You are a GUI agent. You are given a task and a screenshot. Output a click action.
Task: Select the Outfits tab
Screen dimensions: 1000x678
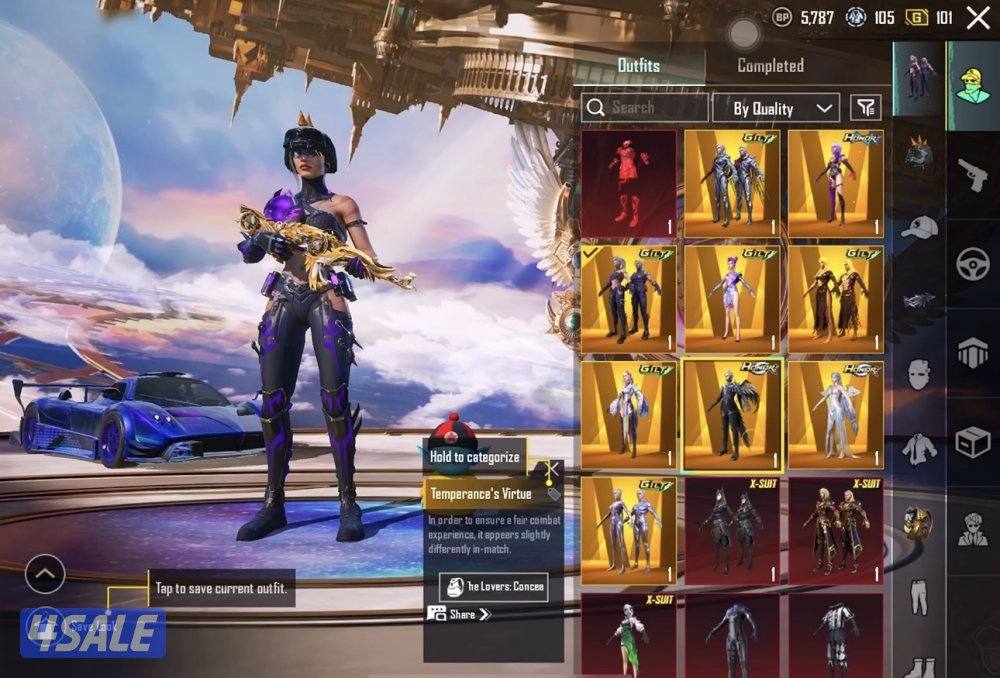point(638,66)
